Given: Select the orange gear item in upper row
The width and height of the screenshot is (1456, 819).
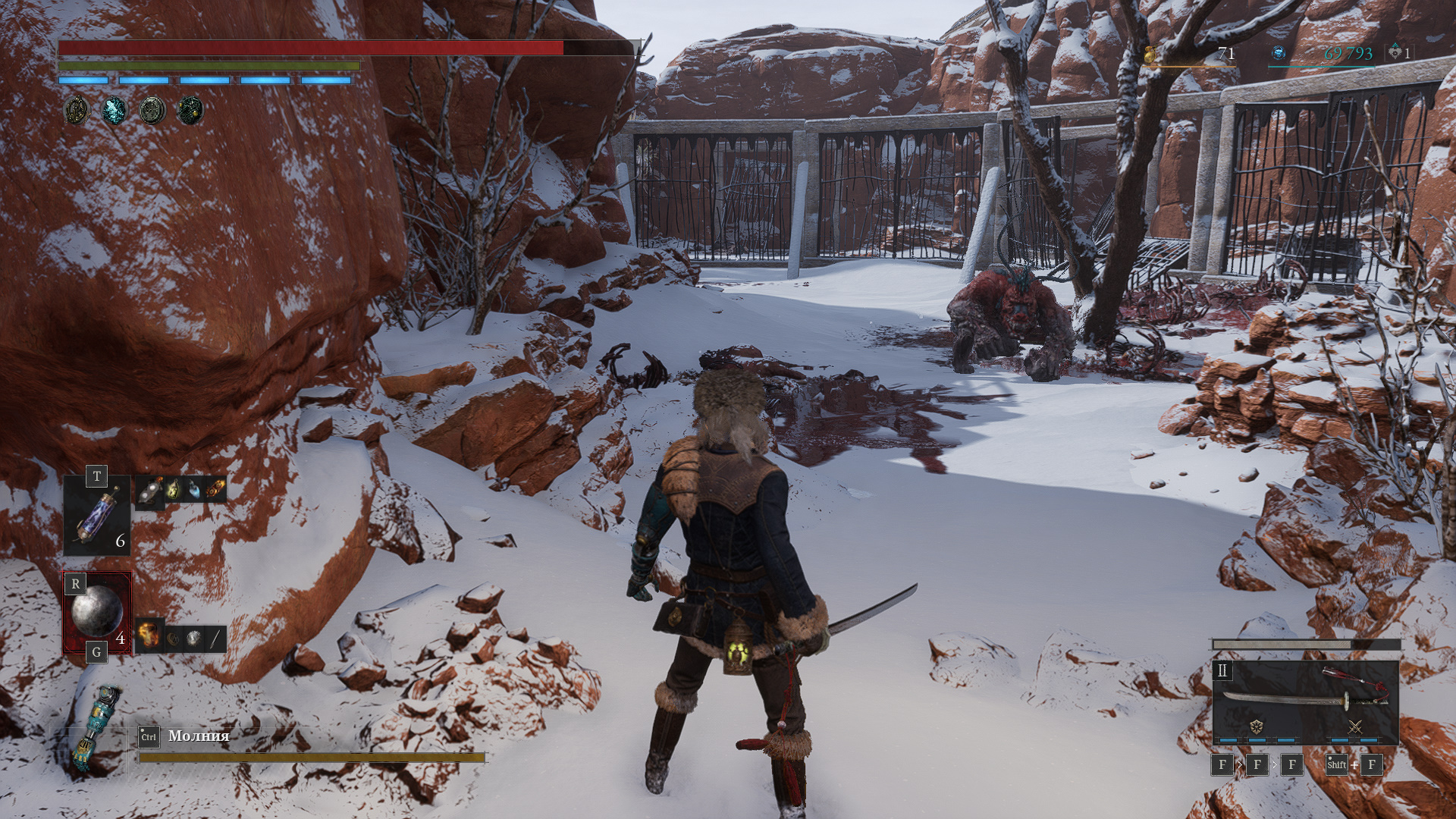Looking at the screenshot, I should coord(216,491).
